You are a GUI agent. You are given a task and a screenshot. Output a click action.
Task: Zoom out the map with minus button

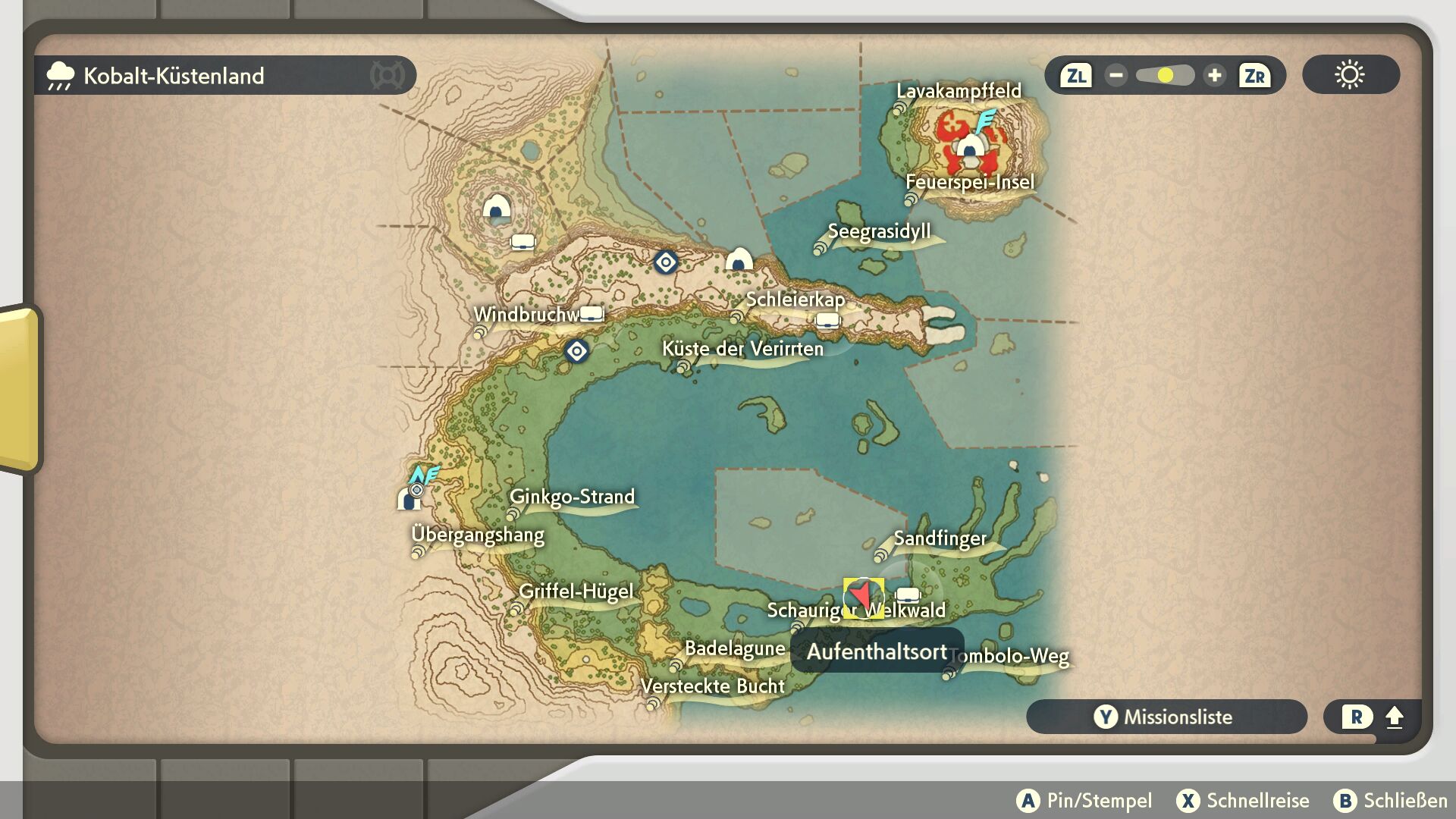tap(1116, 76)
